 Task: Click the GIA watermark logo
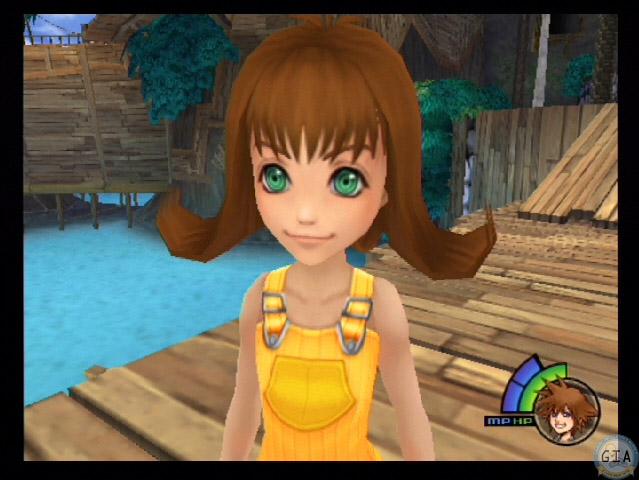613,455
